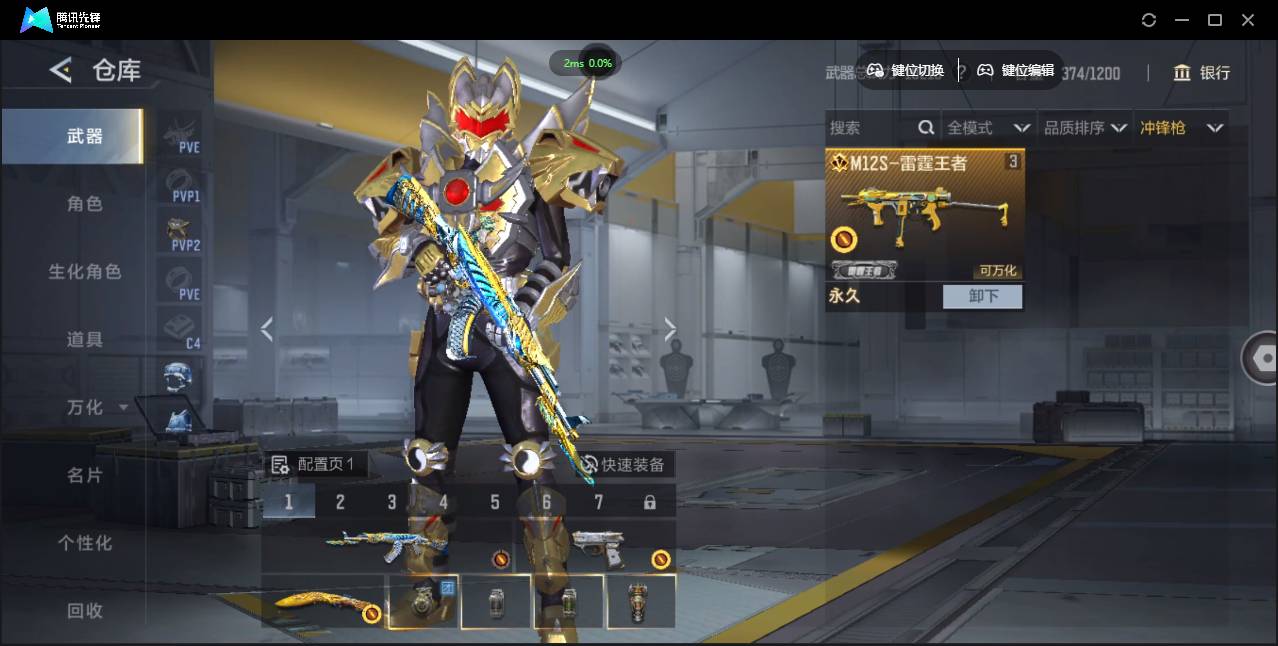
Task: Switch to loadout page 2
Action: [x=340, y=502]
